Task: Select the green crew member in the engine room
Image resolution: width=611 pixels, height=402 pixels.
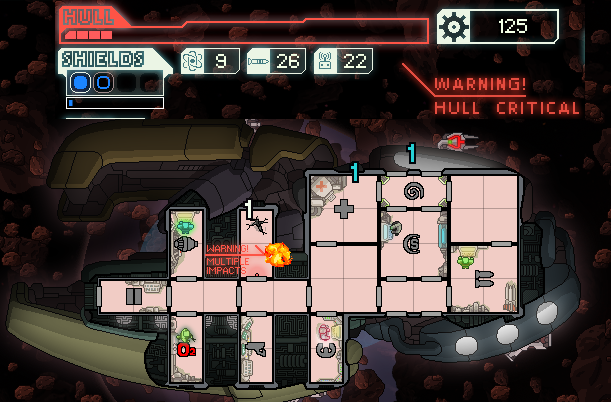Action: tap(185, 227)
